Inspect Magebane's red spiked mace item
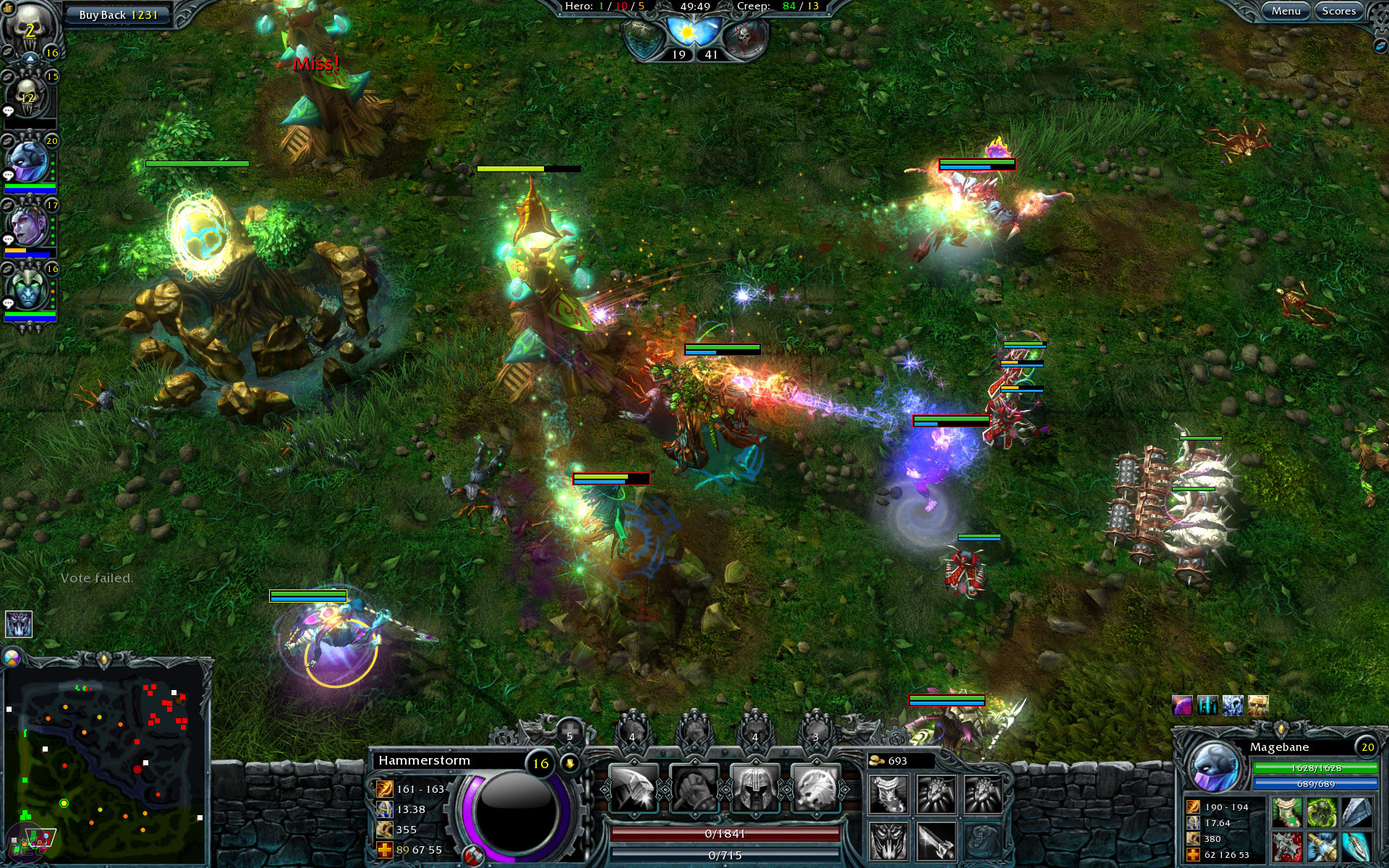 point(1287,846)
